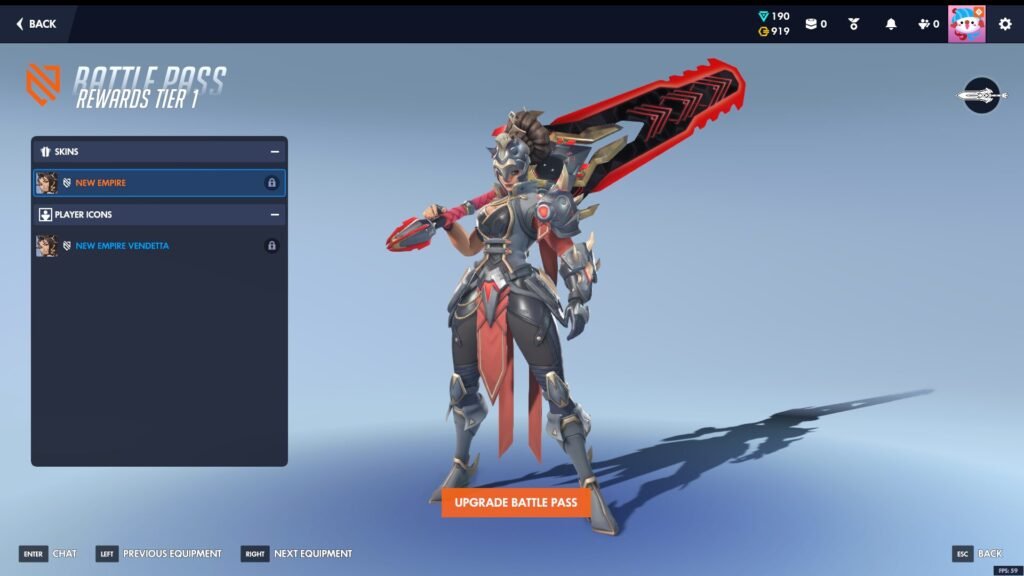The height and width of the screenshot is (576, 1024).
Task: Show the weapon preview sword icon
Action: [x=981, y=96]
